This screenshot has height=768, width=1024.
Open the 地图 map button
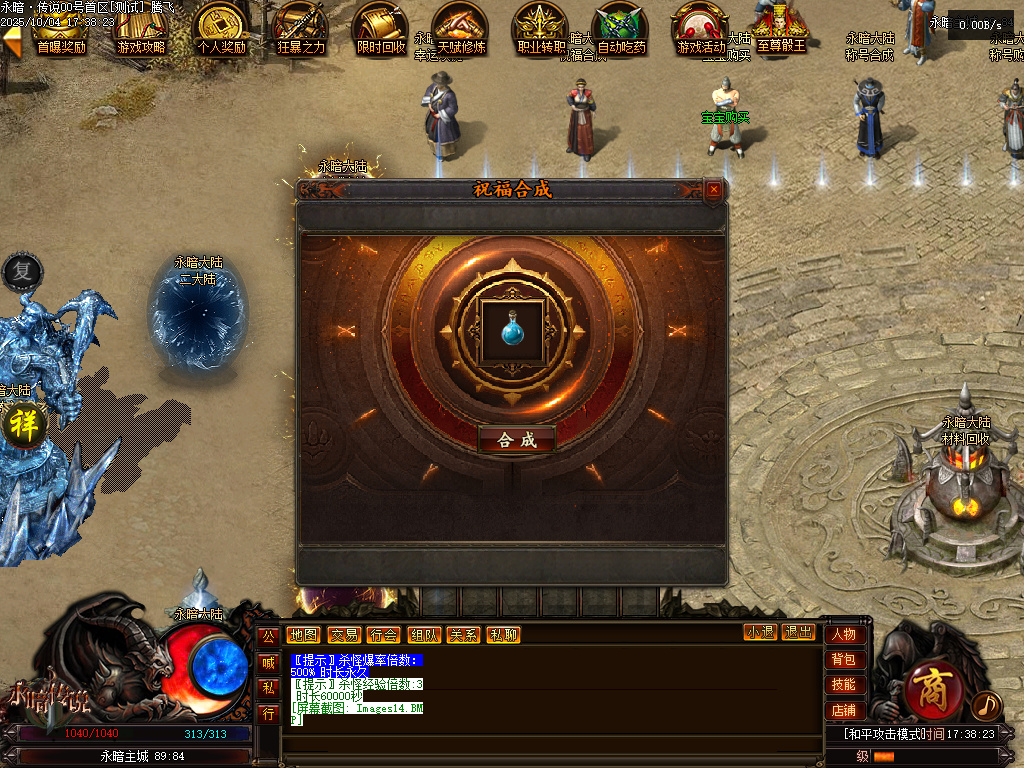click(303, 635)
